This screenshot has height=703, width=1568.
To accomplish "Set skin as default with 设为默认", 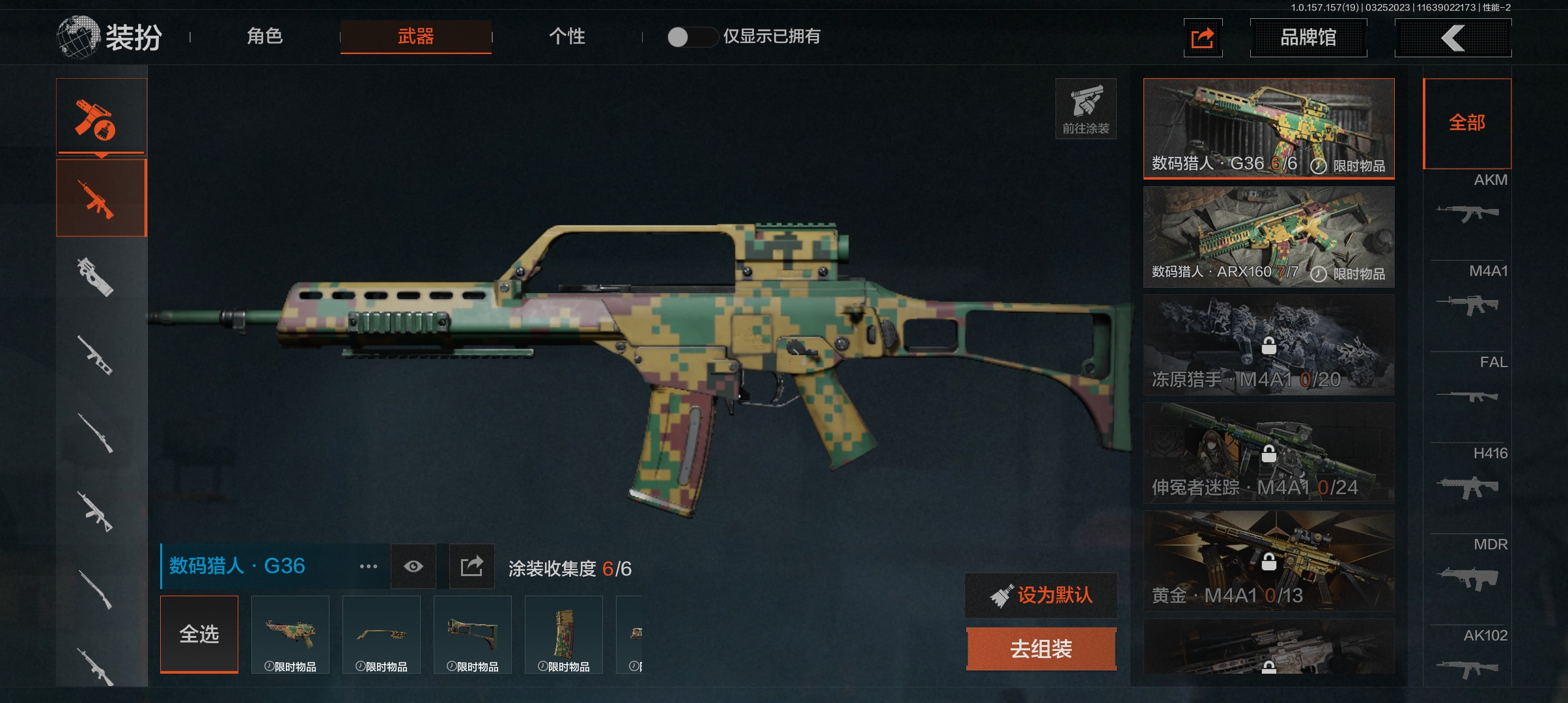I will (1041, 595).
